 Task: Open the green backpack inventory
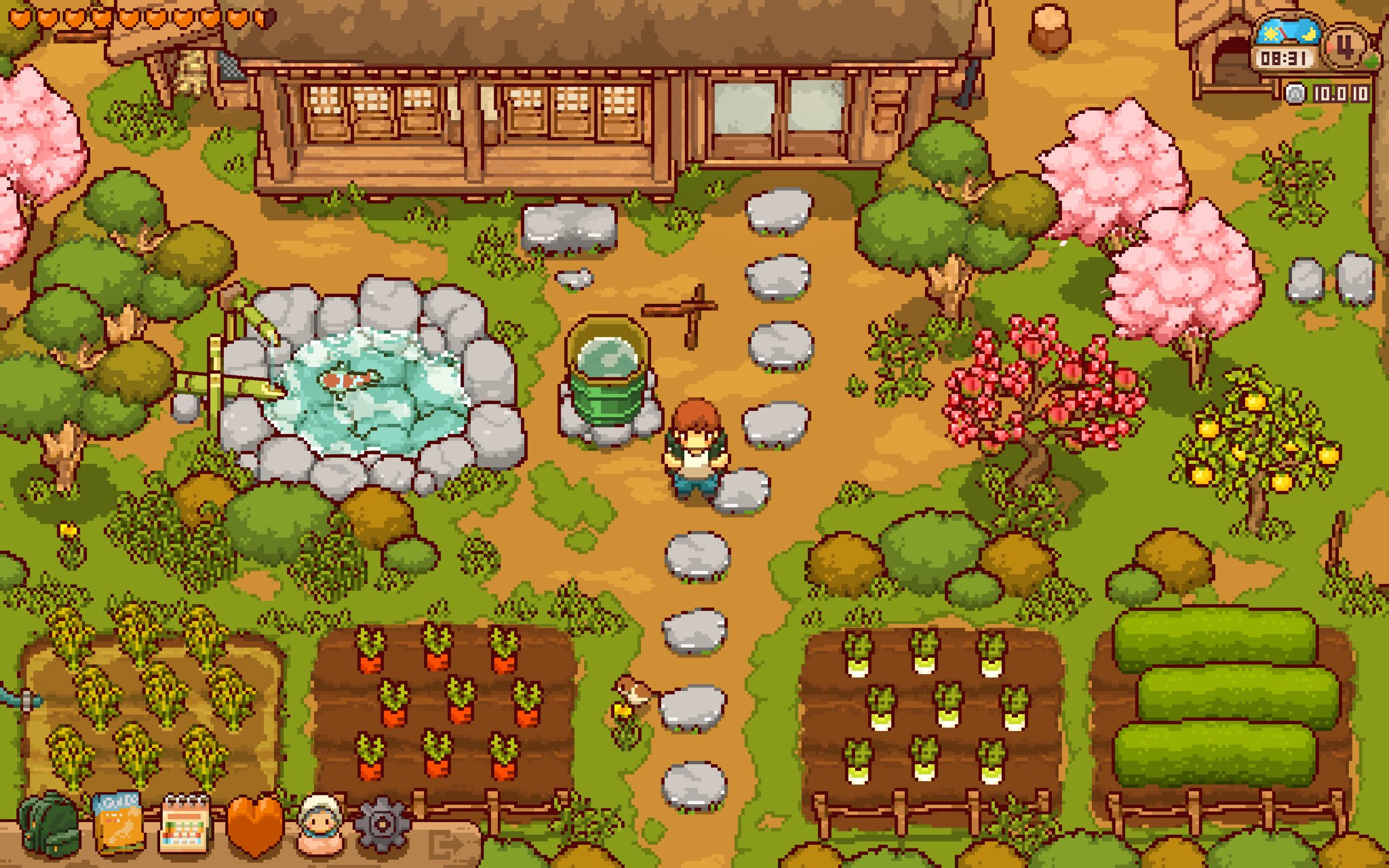point(49,825)
